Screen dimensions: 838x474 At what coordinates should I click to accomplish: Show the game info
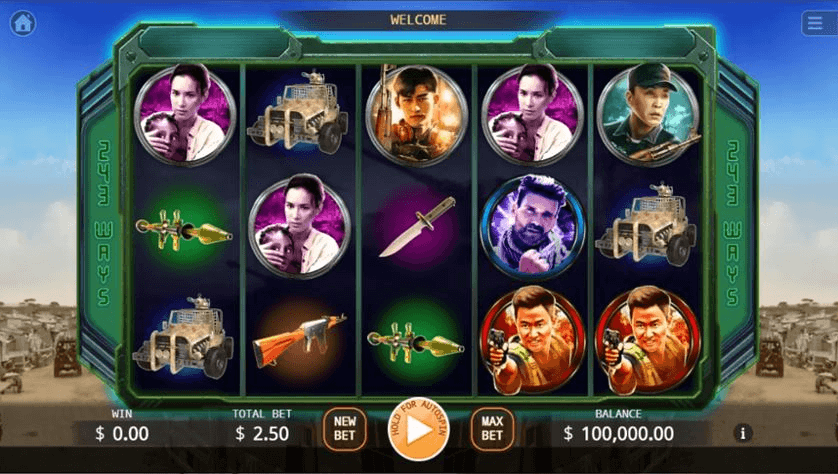[743, 434]
